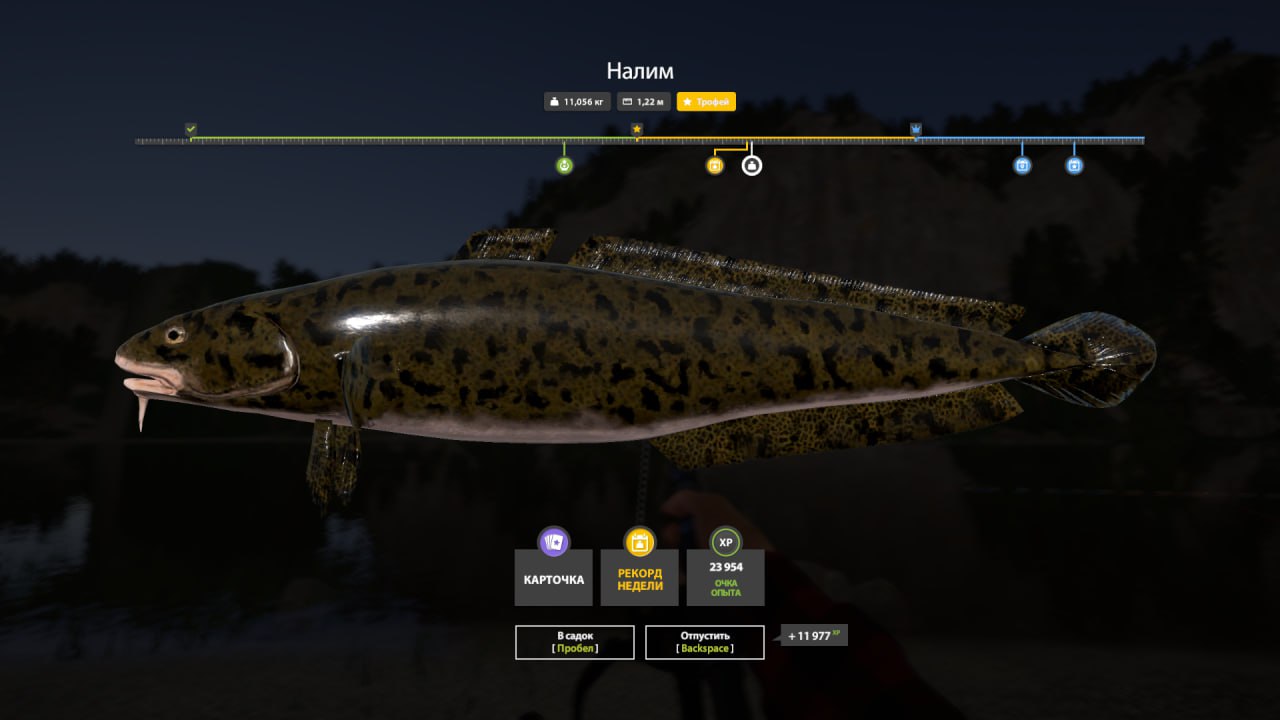
Task: Release the fish with the Отпустить button
Action: pyautogui.click(x=704, y=642)
